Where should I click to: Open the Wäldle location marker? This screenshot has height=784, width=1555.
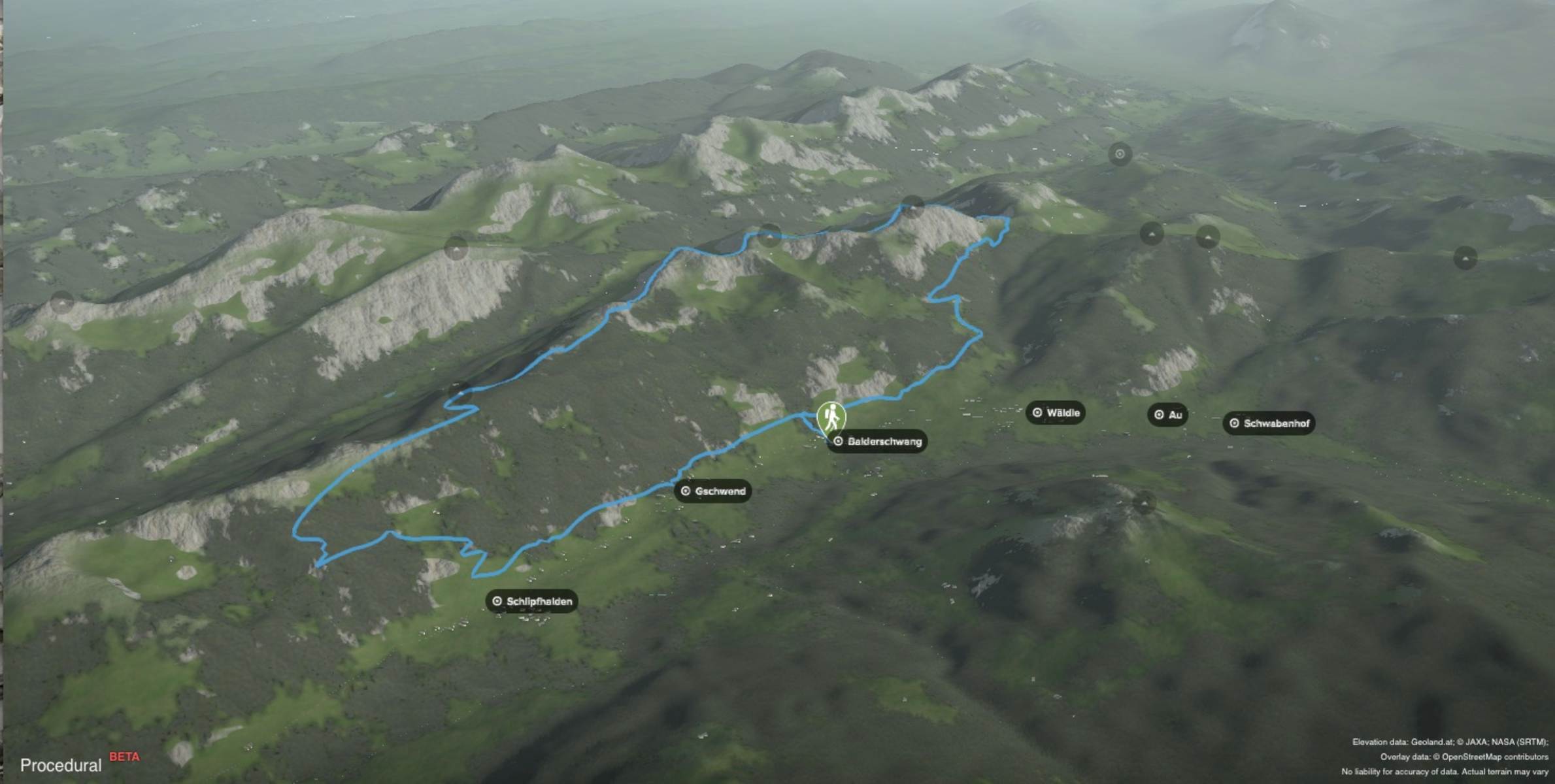[x=1055, y=413]
